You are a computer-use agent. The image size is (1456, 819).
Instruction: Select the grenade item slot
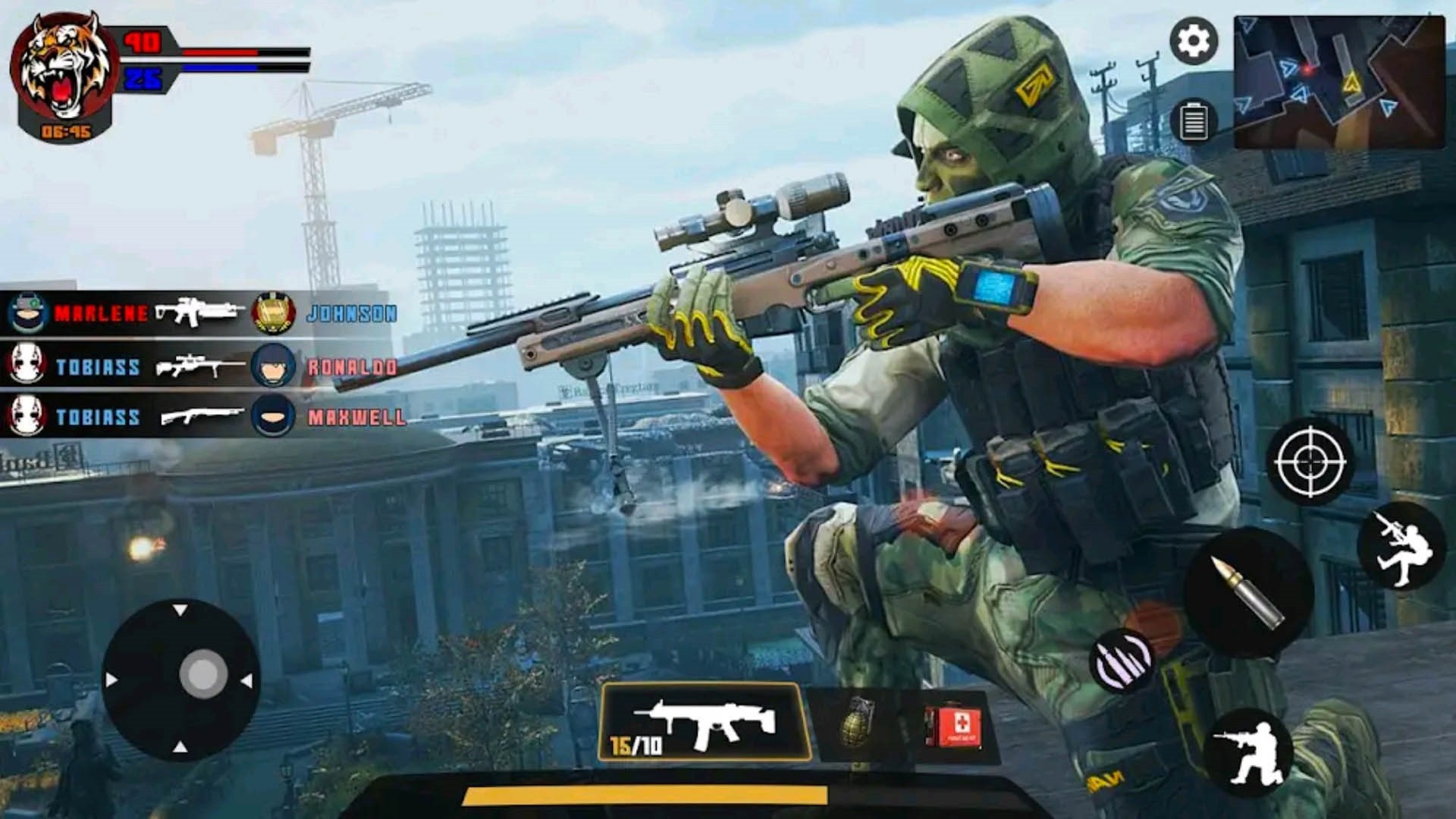point(858,723)
